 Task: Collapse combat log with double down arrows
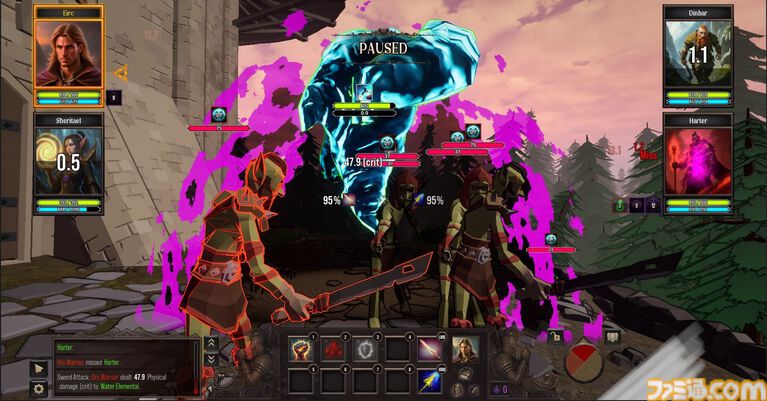pos(212,357)
